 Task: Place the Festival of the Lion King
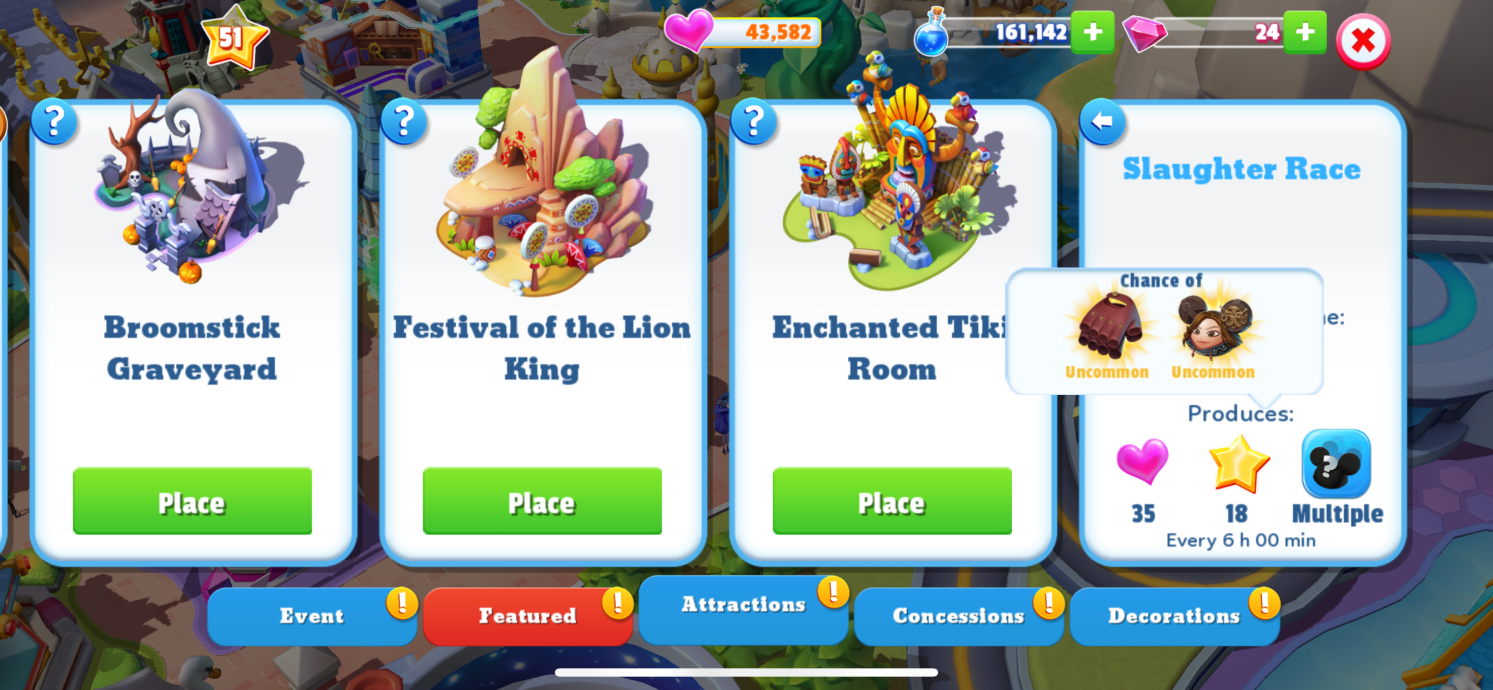click(542, 501)
